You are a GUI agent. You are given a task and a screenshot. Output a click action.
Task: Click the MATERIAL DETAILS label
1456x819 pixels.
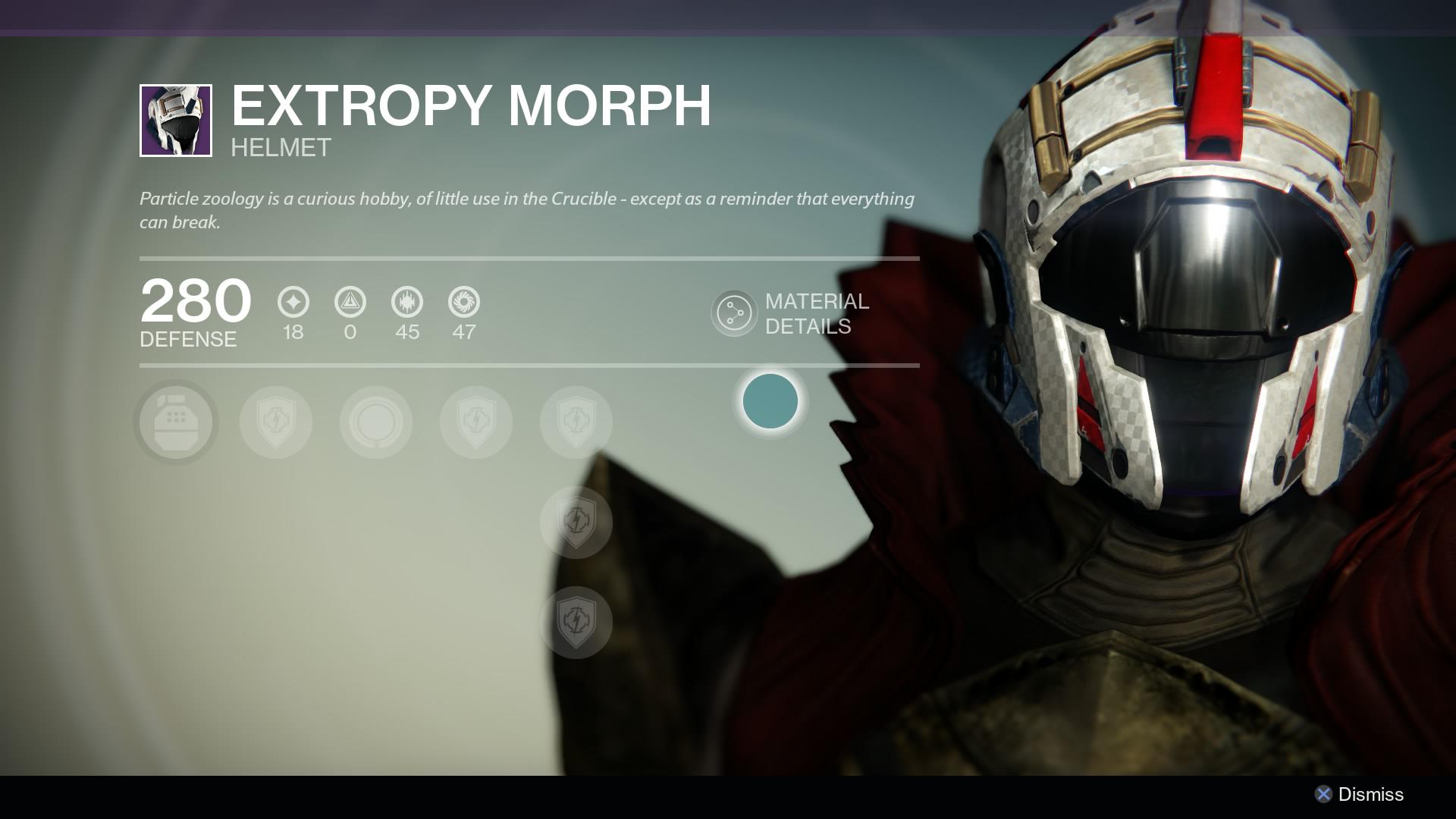pyautogui.click(x=817, y=314)
